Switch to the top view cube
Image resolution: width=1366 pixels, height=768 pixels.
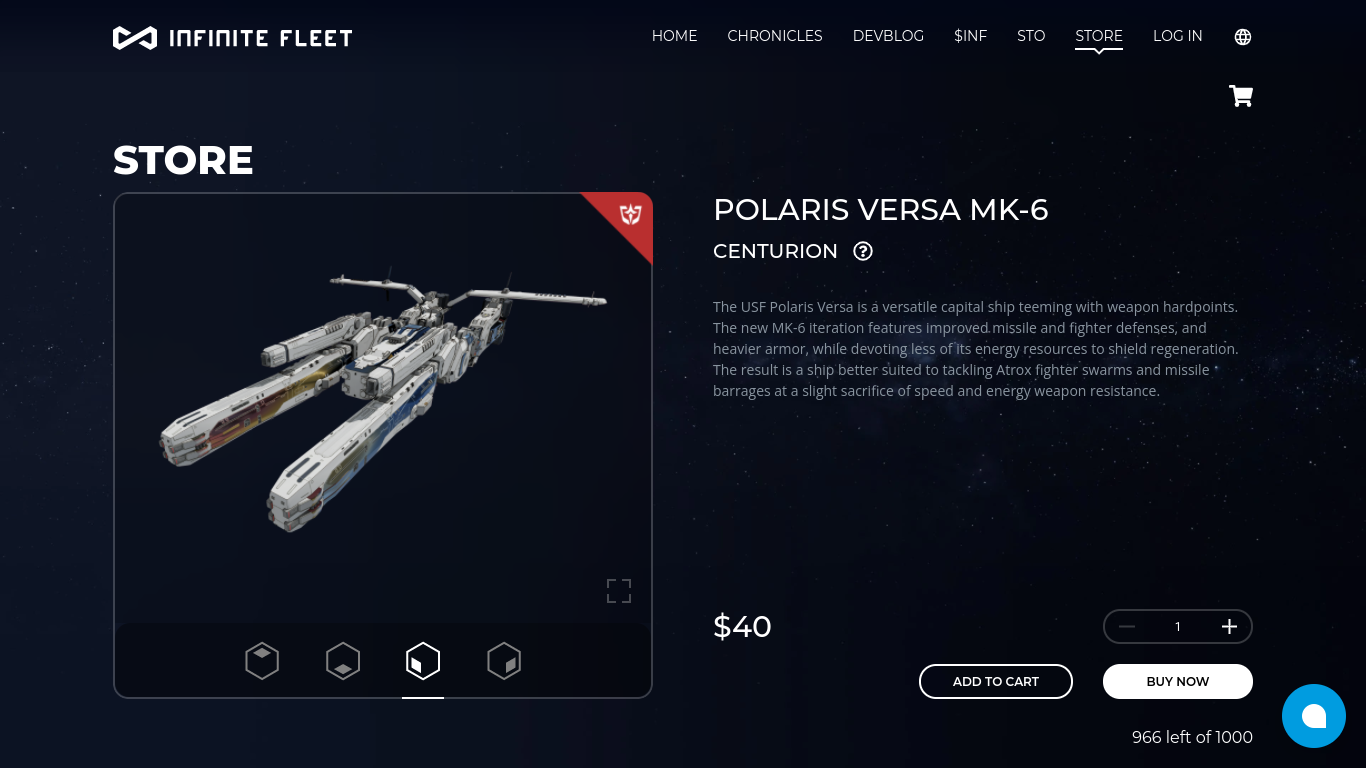pyautogui.click(x=262, y=661)
